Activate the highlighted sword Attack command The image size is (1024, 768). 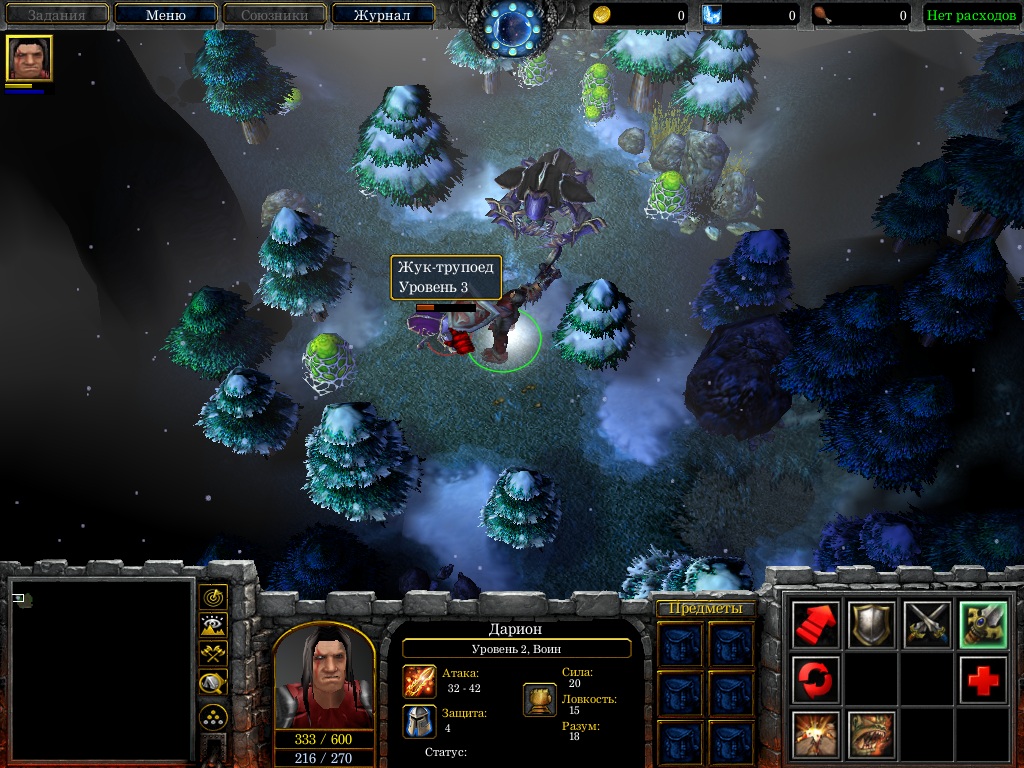tap(982, 624)
